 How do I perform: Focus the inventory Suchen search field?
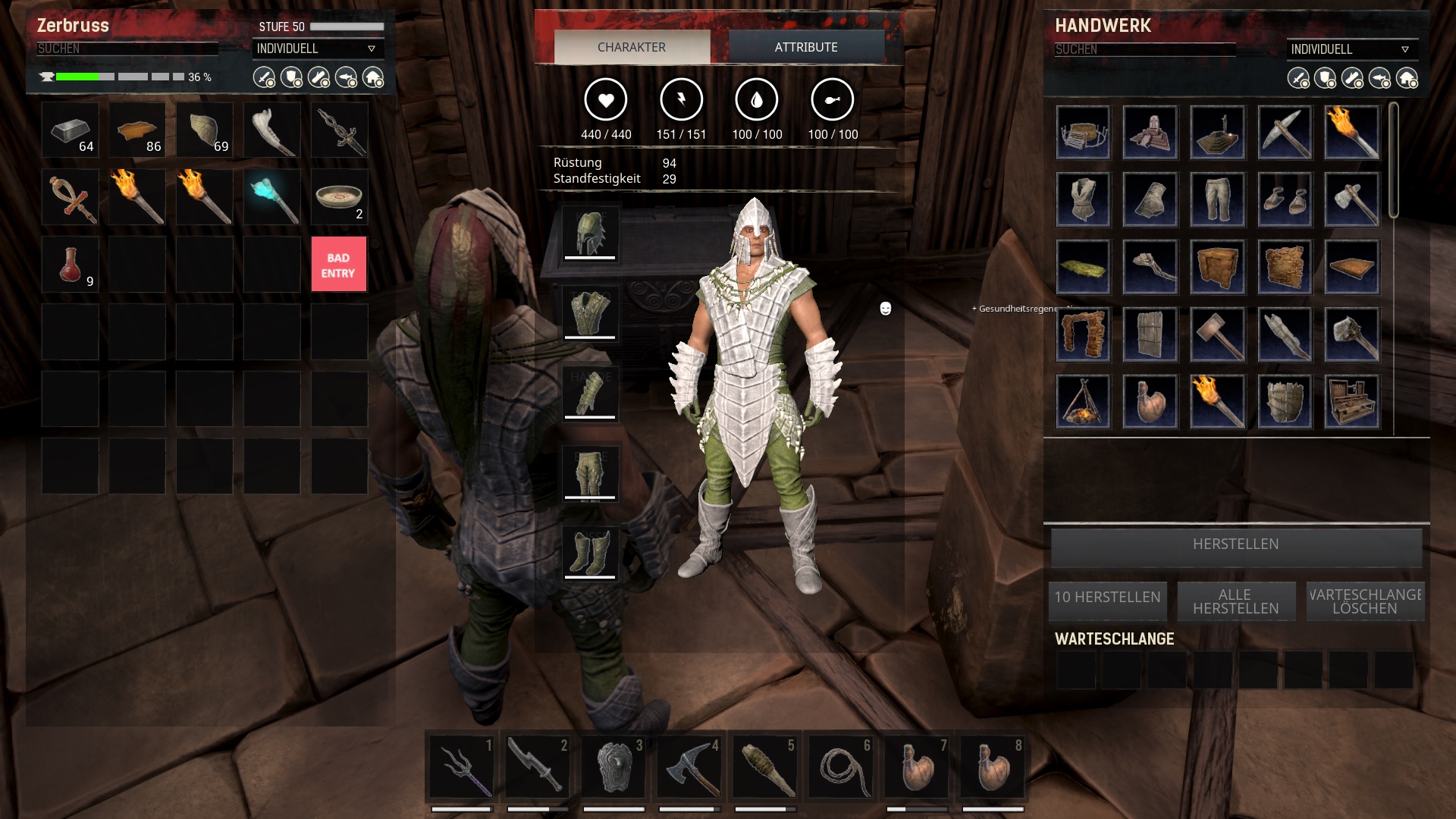[127, 49]
